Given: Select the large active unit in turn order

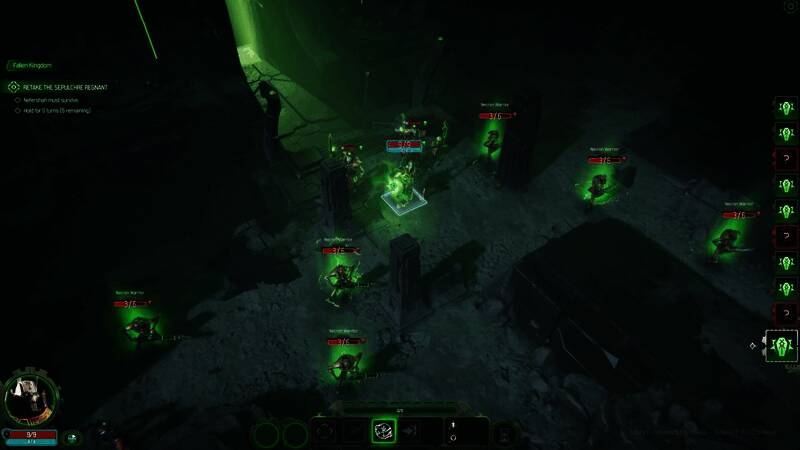Looking at the screenshot, I should [x=783, y=347].
